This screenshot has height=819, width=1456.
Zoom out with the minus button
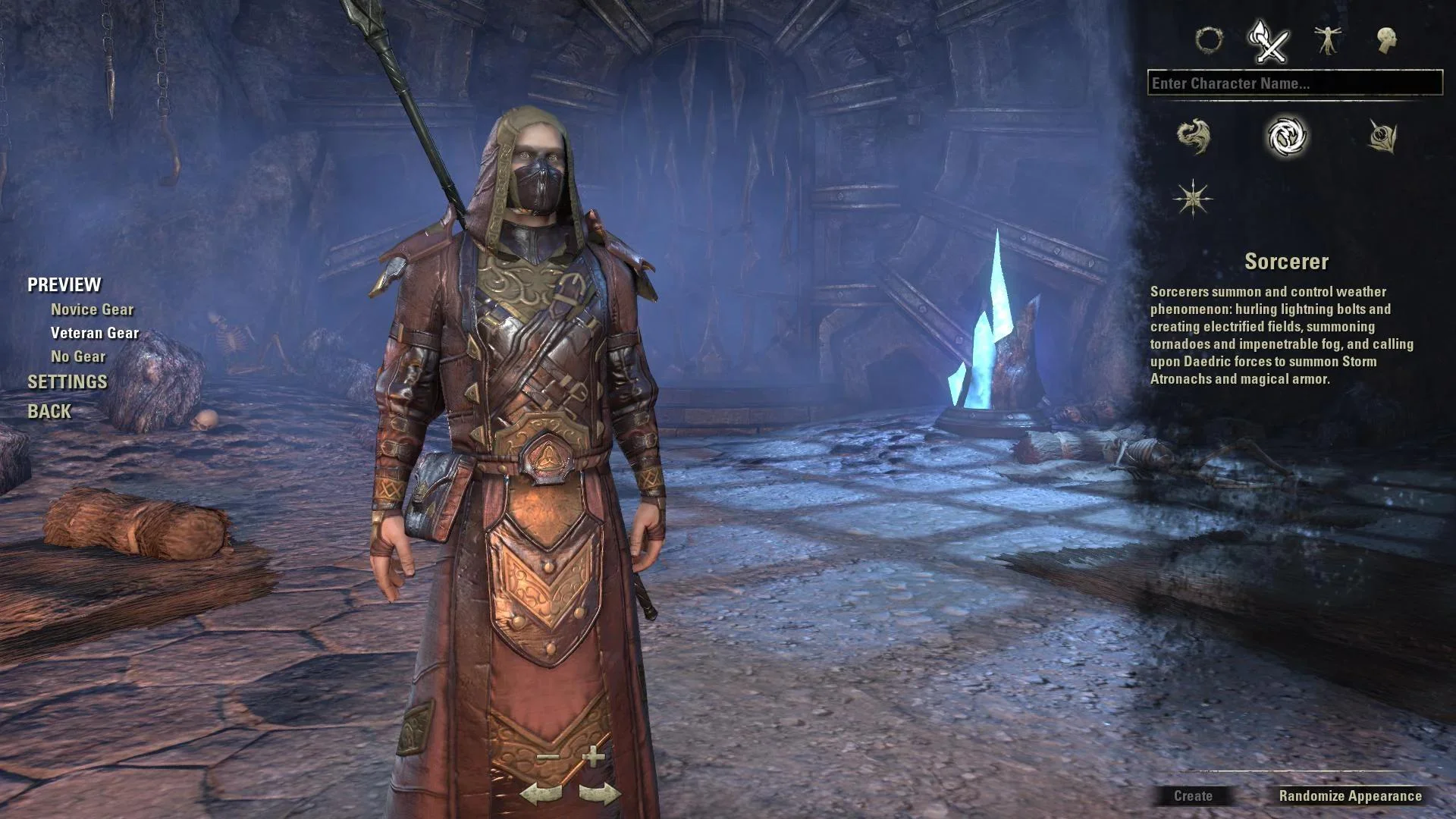pos(548,757)
